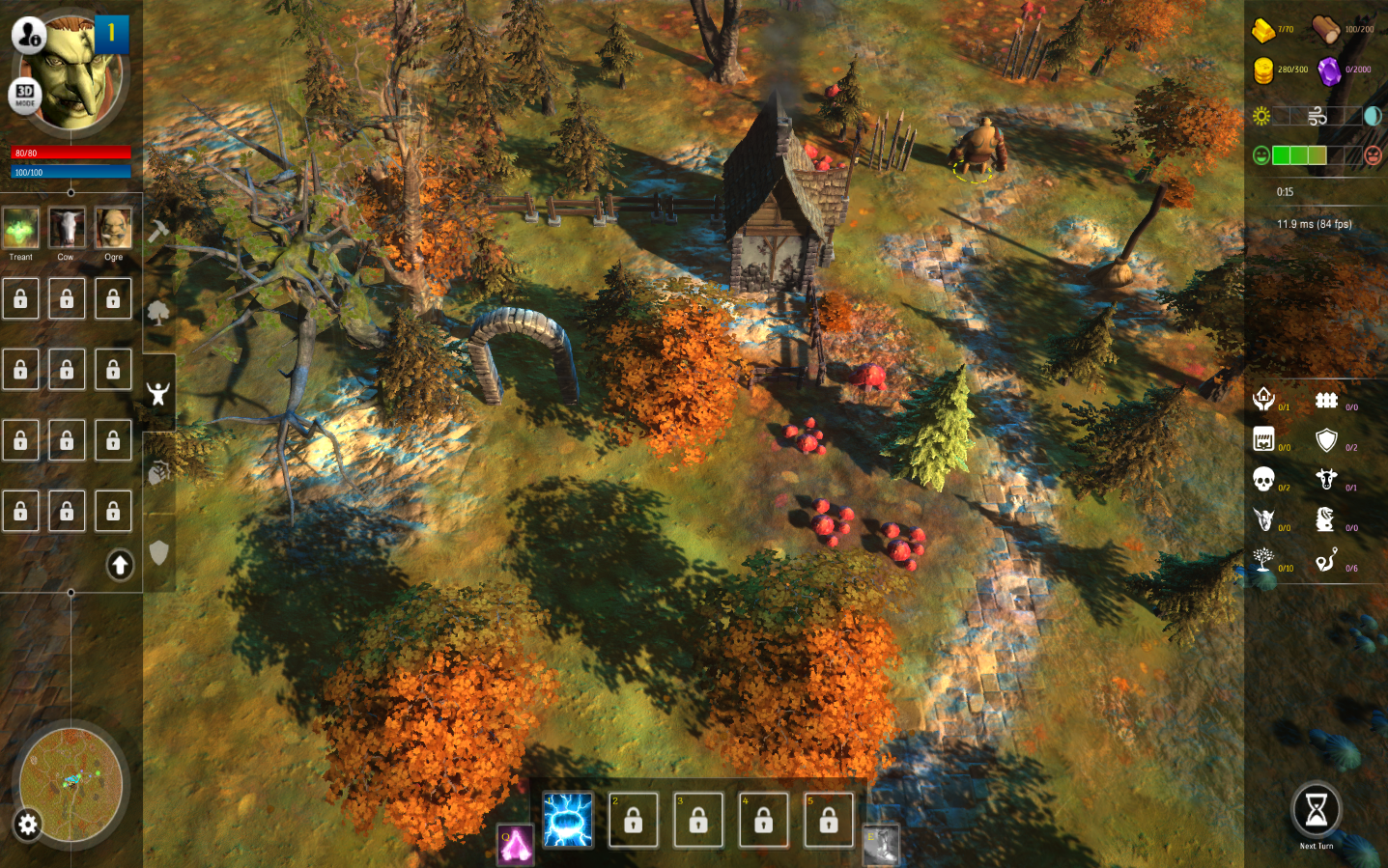Select the Treant creature slot
The width and height of the screenshot is (1388, 868).
tap(20, 228)
